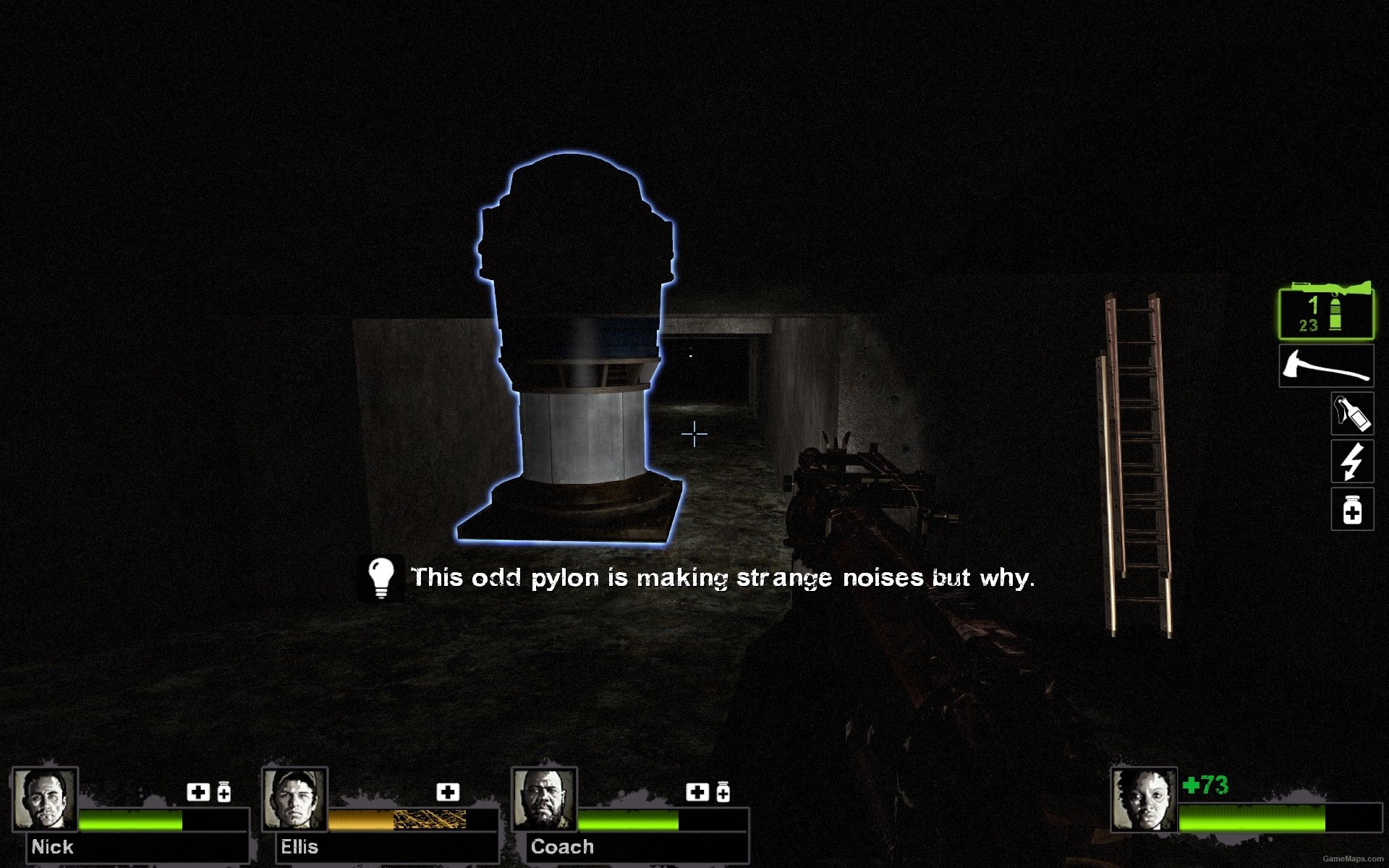
Task: Click Coach's teammate portrait
Action: 544,799
